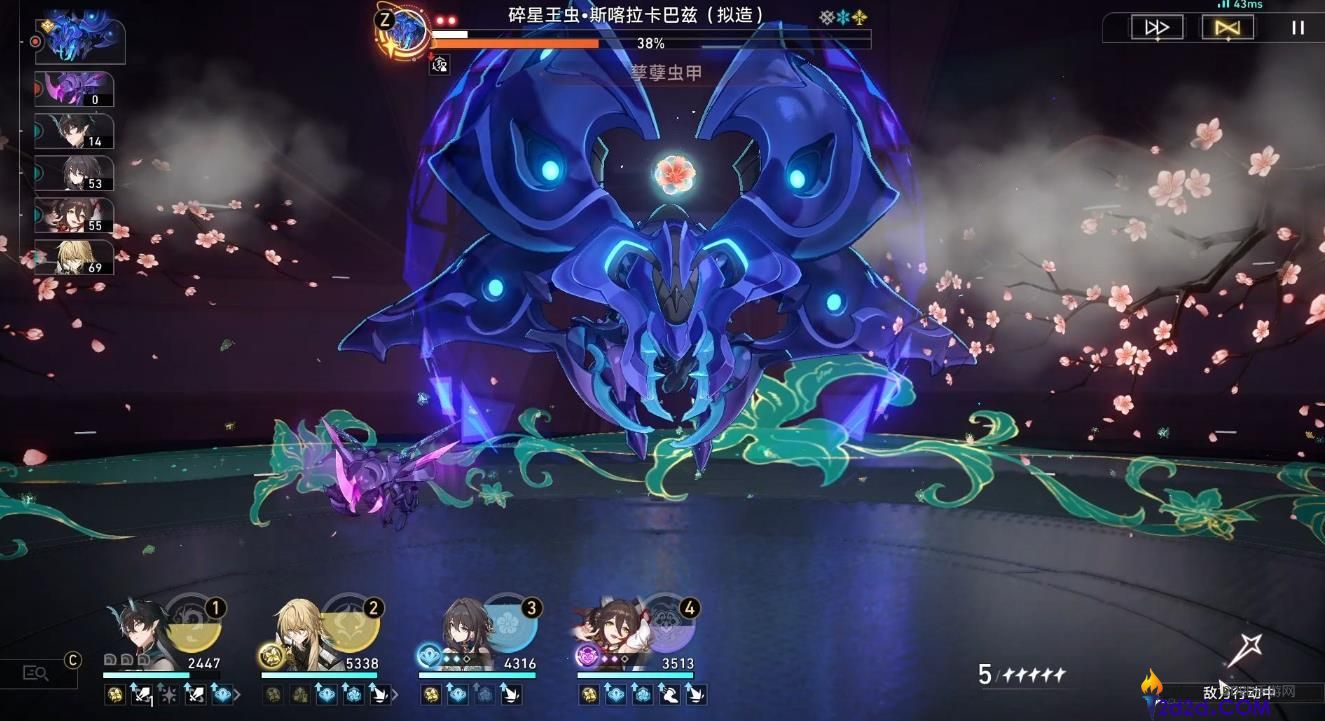The image size is (1325, 721).
Task: Disable the highlighted auto-battle toggle
Action: [x=1227, y=27]
